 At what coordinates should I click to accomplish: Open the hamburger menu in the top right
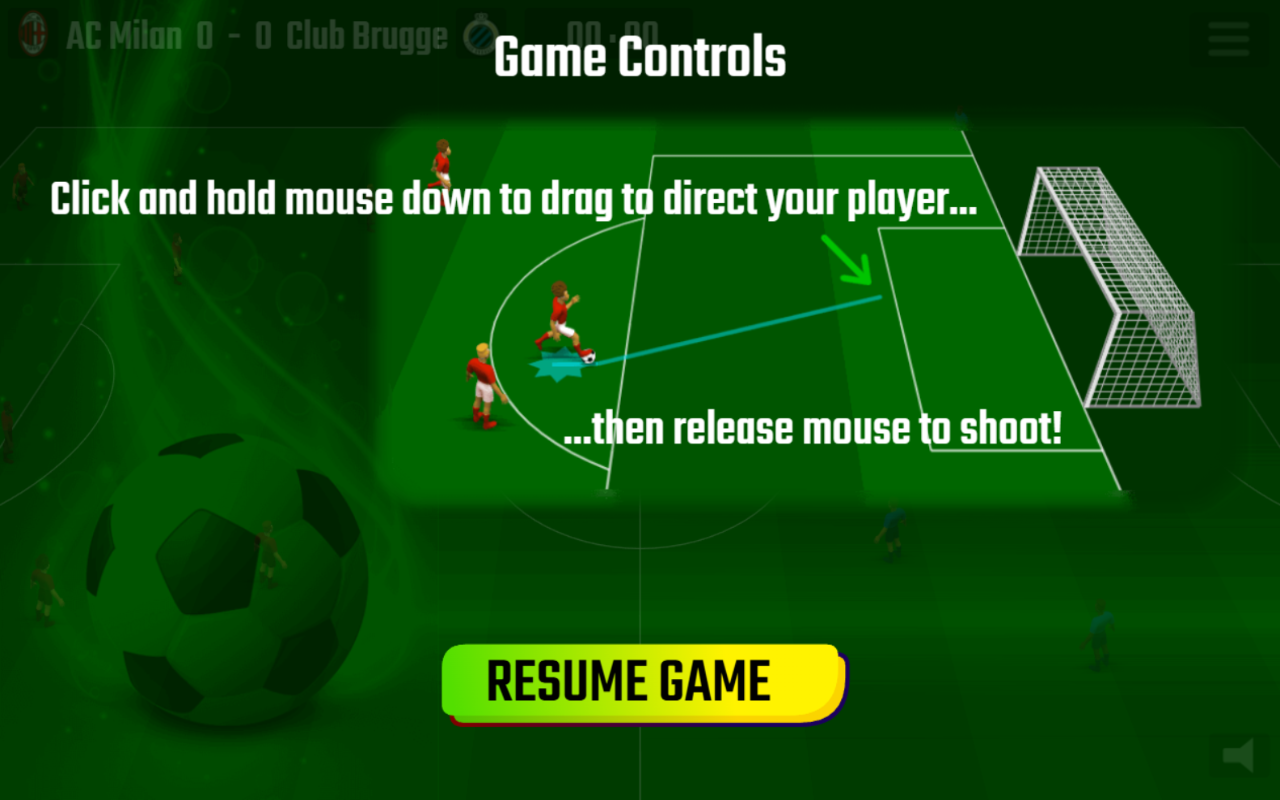tap(1228, 40)
